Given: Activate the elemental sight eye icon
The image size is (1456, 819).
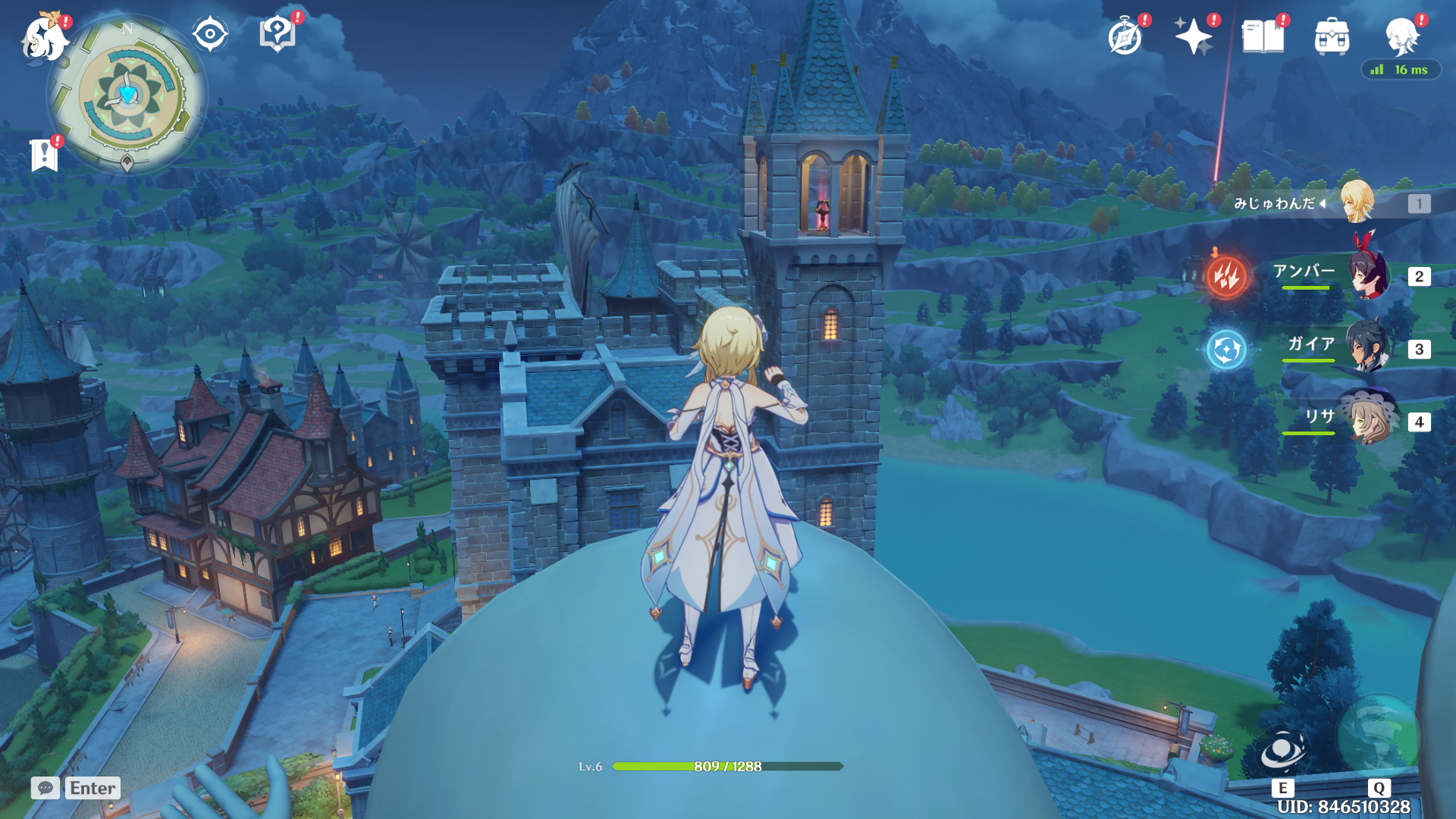Looking at the screenshot, I should click(210, 34).
